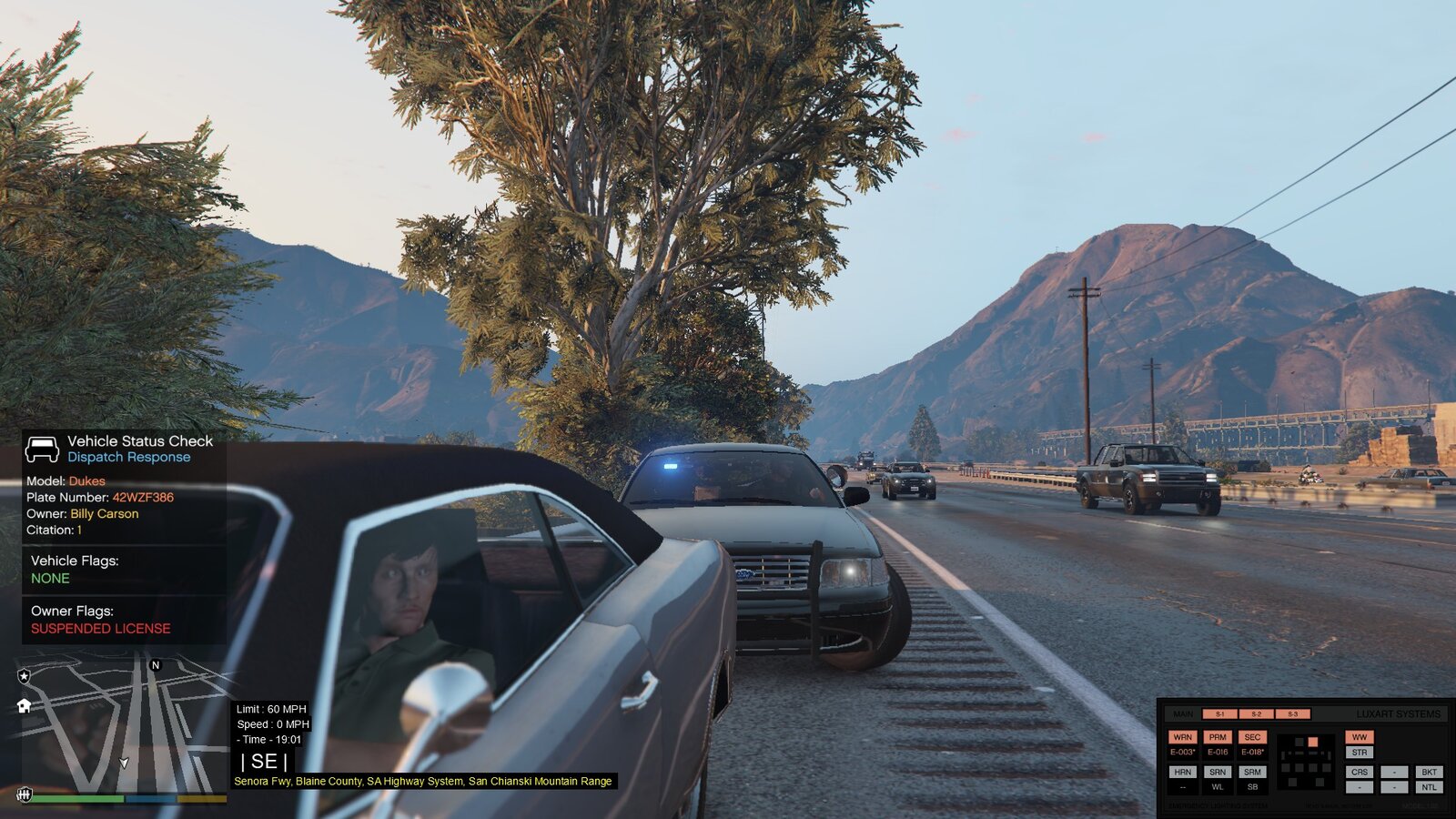Turn on the NTL button

tap(1430, 787)
